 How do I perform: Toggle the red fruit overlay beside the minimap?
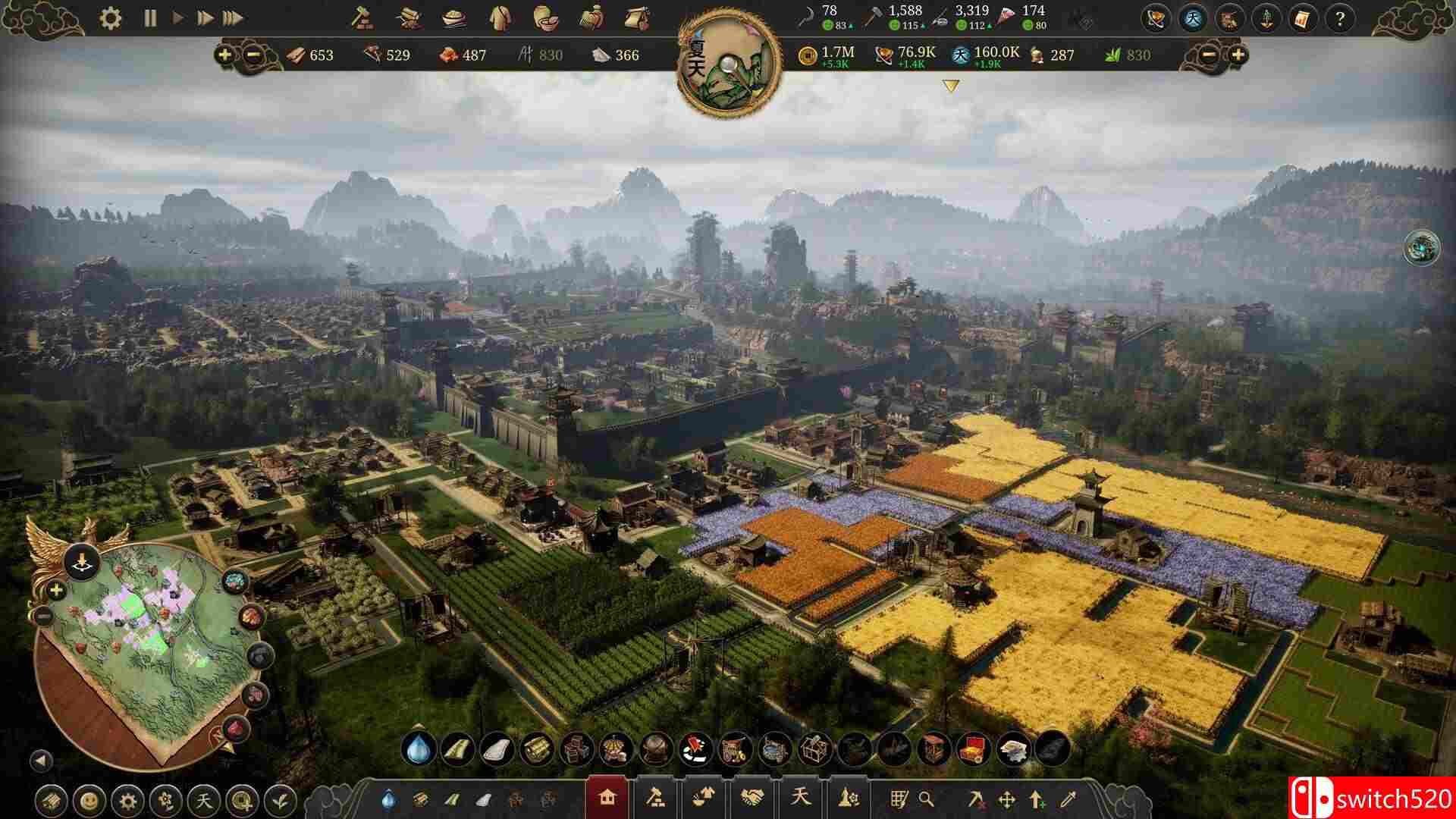(251, 616)
